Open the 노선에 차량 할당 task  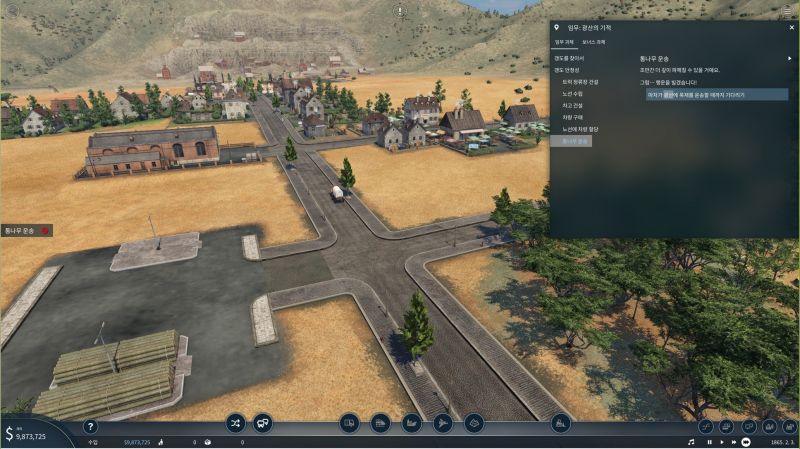pyautogui.click(x=580, y=129)
